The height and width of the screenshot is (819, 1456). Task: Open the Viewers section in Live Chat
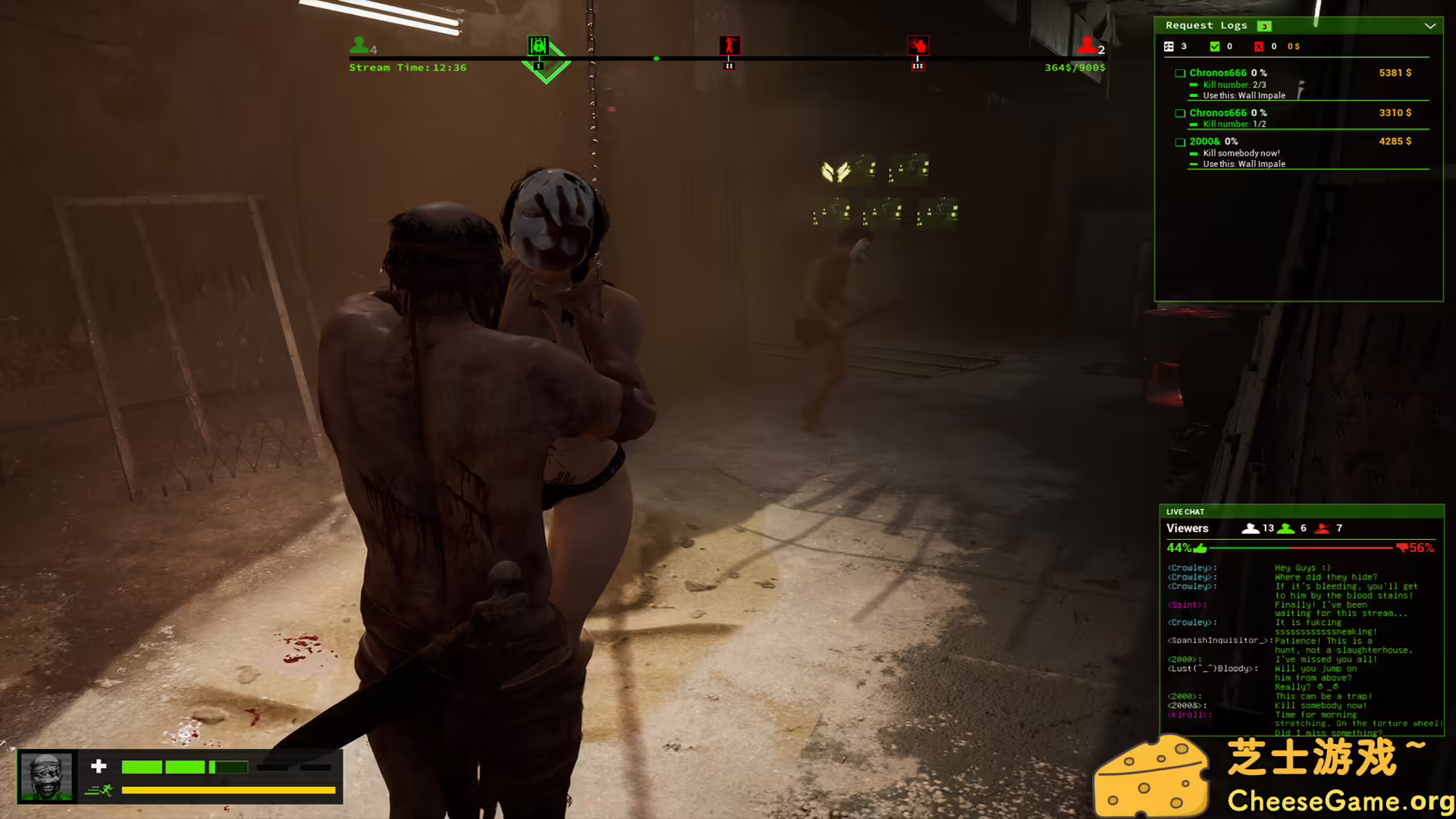[1188, 528]
